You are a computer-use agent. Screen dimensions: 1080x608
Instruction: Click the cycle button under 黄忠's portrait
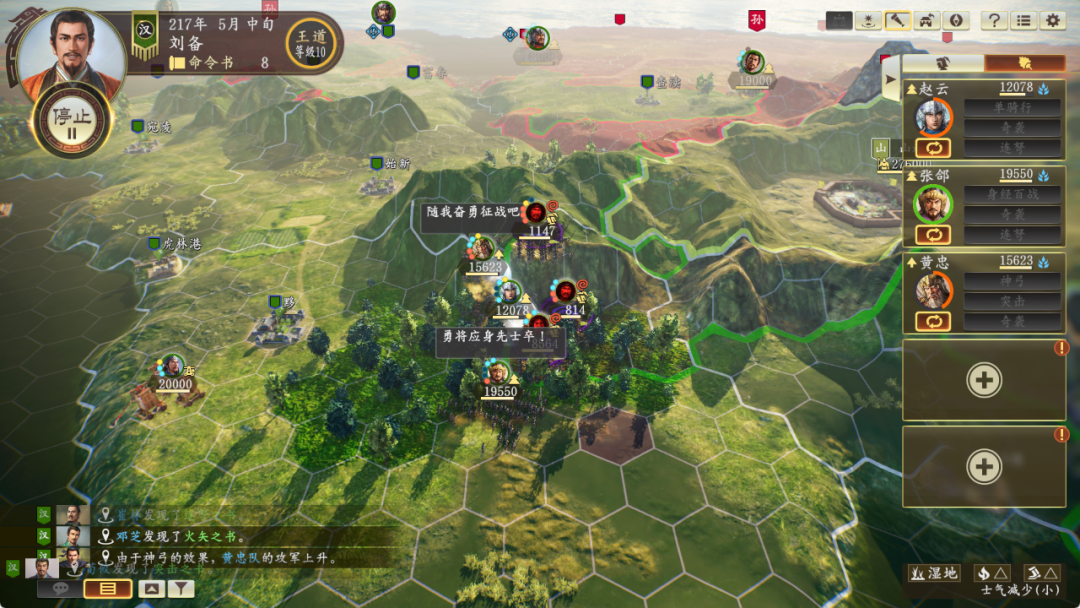pos(933,321)
